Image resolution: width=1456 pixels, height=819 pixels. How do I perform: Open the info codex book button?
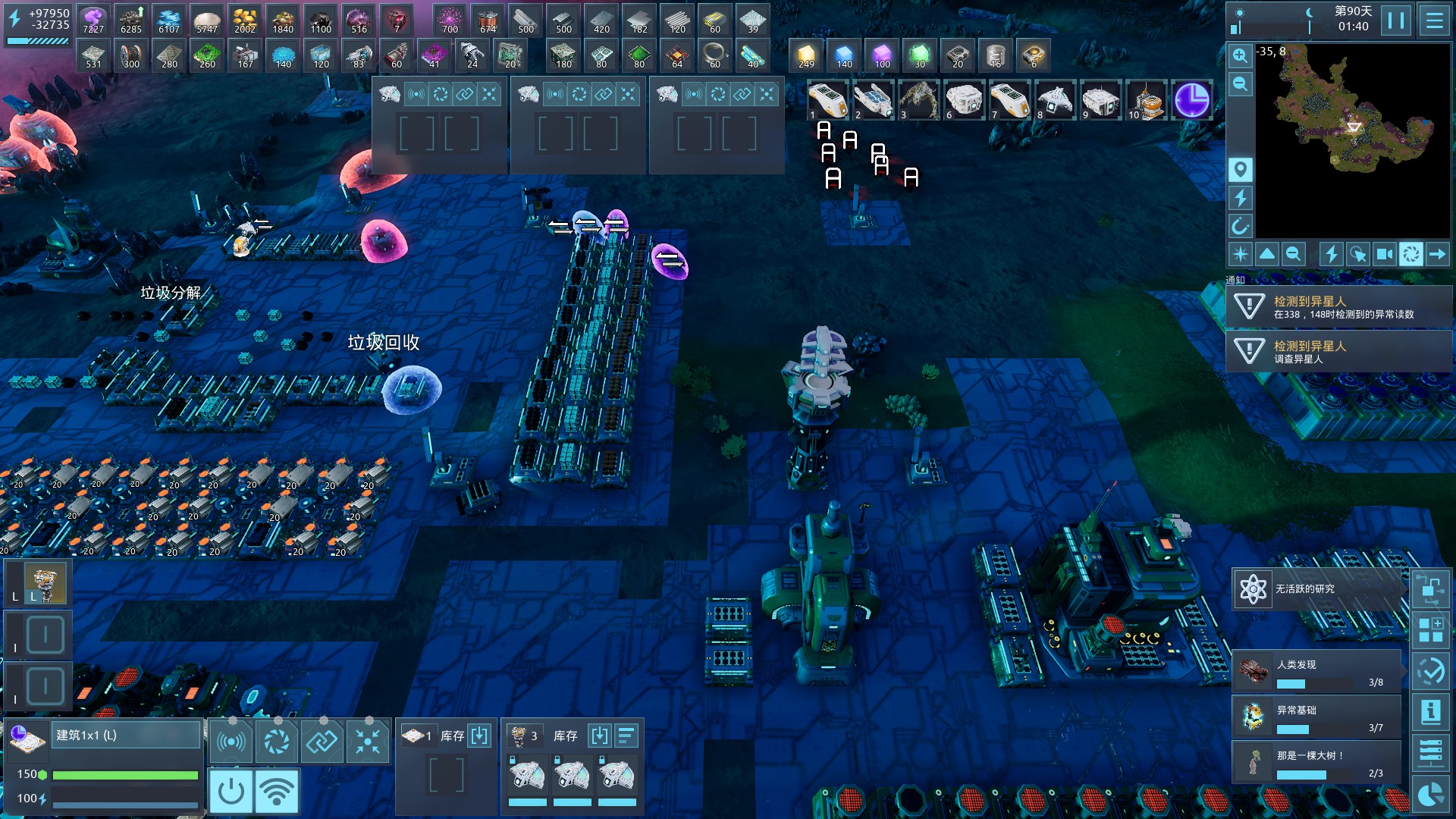(x=1431, y=712)
